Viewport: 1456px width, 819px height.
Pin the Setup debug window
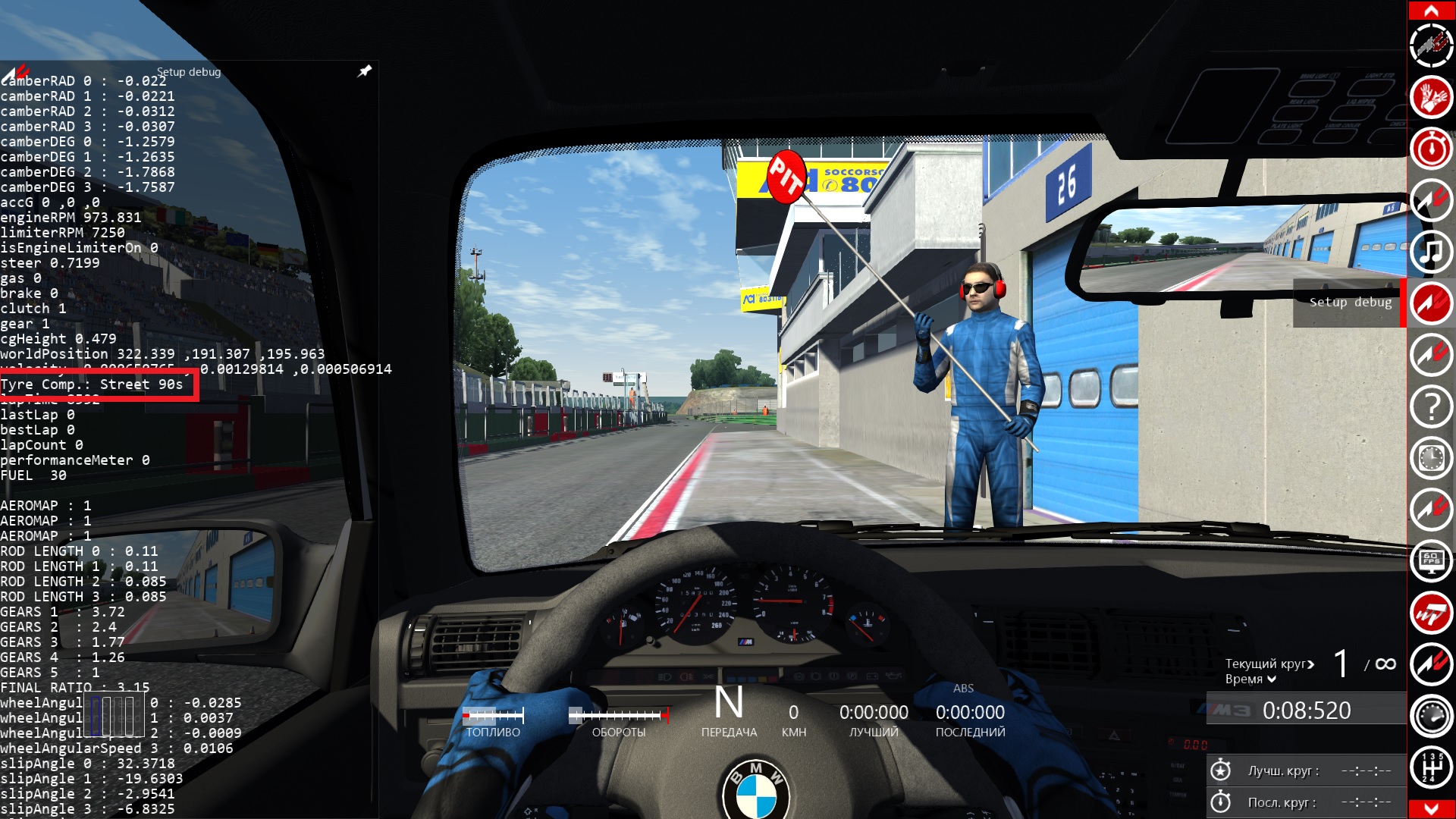click(x=365, y=71)
